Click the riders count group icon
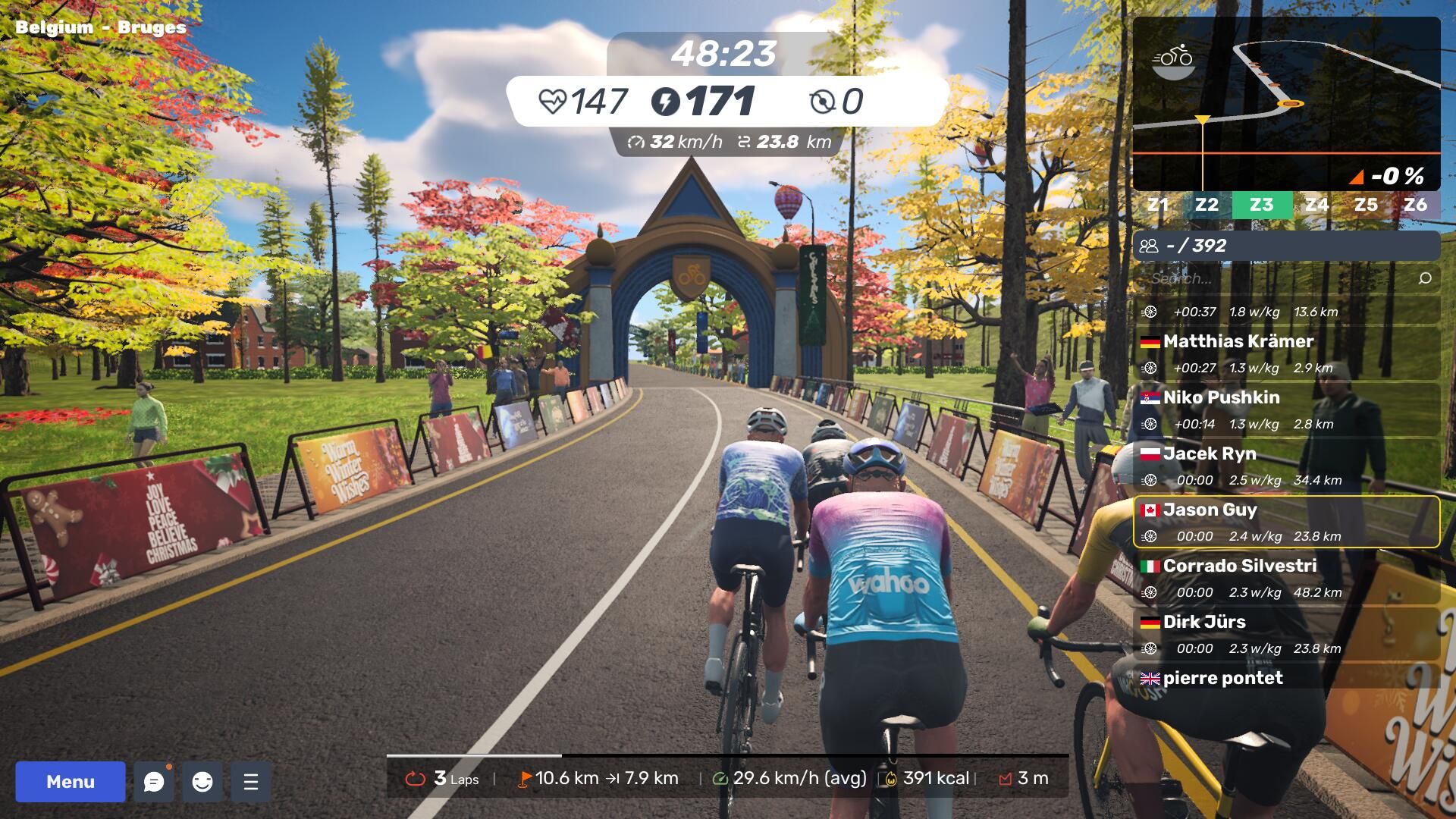This screenshot has height=819, width=1456. (1149, 246)
